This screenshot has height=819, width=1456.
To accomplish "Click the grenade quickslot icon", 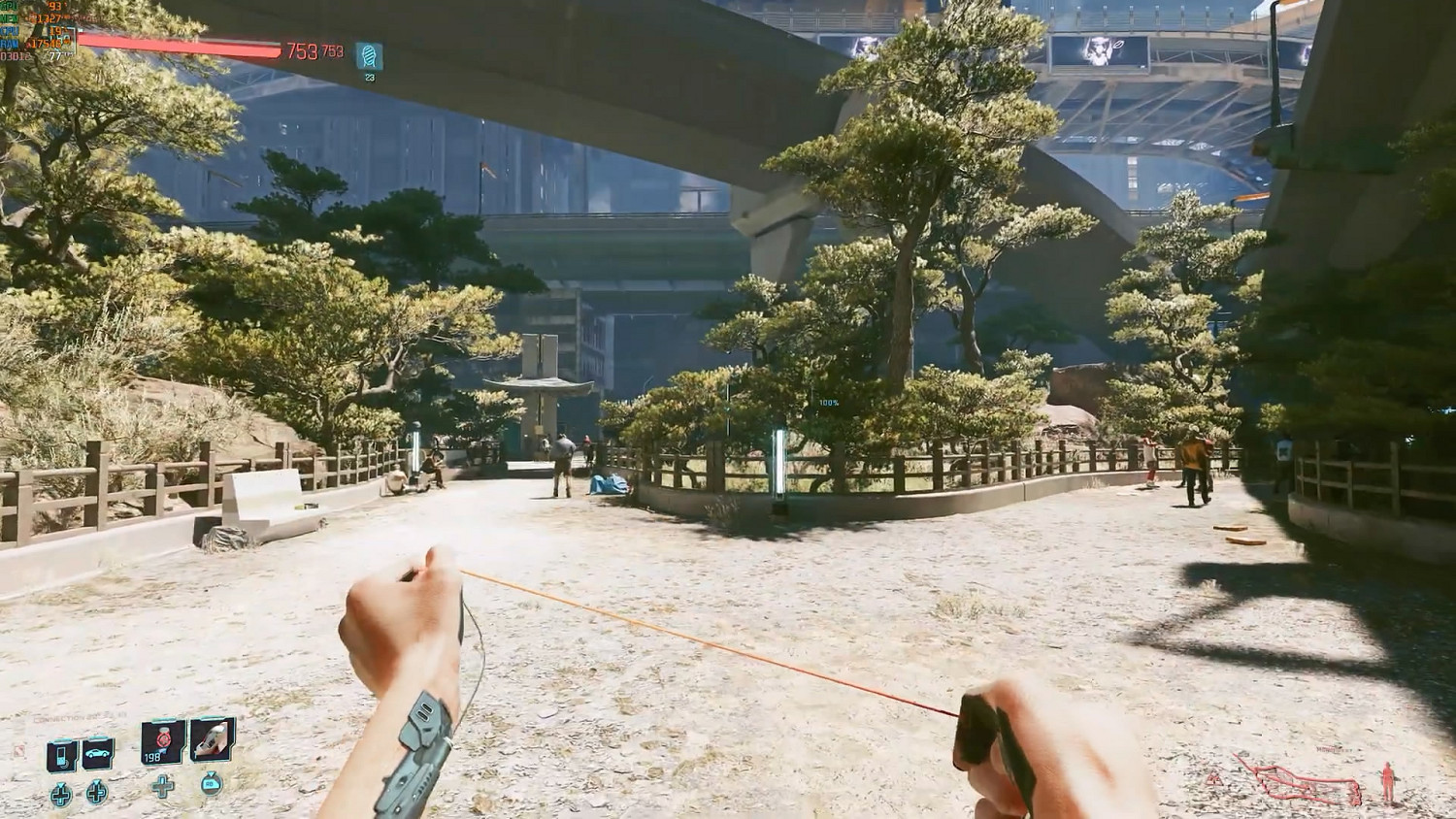I will pos(211,742).
